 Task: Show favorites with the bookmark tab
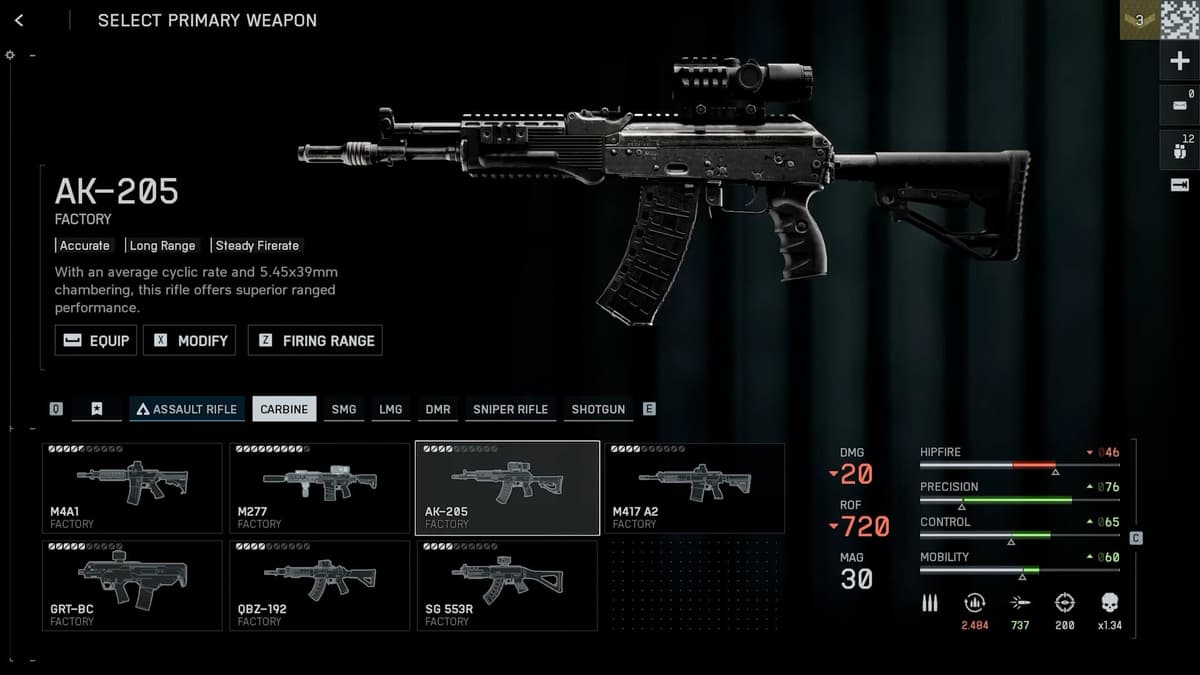pyautogui.click(x=96, y=409)
